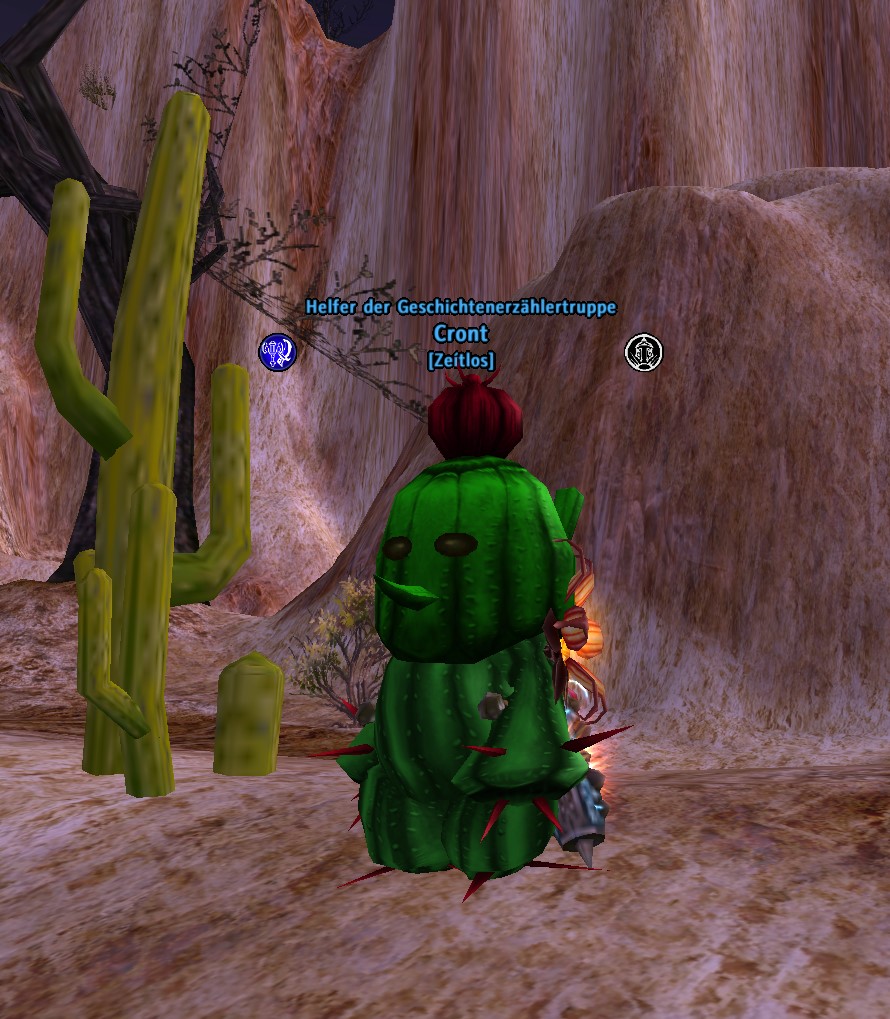Select the Cront player nameplate
This screenshot has width=890, height=1019.
point(461,333)
